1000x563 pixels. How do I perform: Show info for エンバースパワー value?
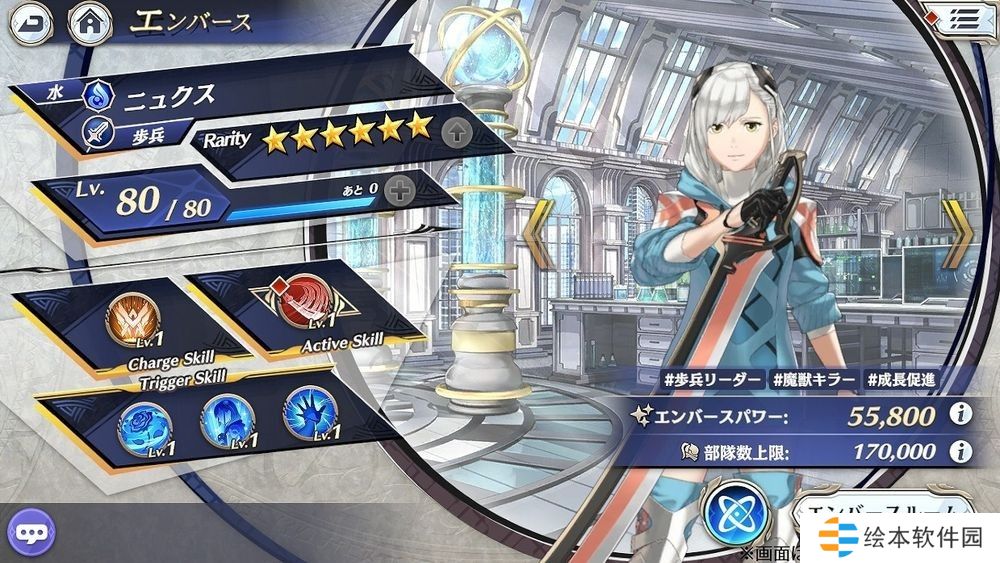point(960,413)
